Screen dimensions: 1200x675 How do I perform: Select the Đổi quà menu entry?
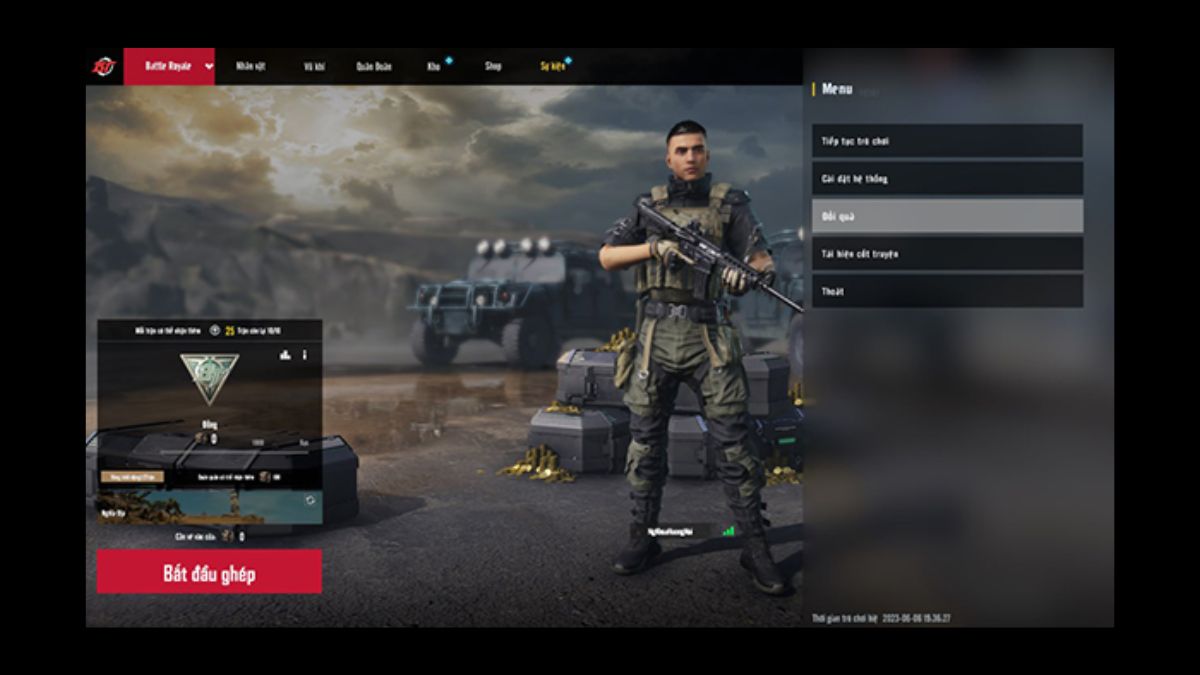946,216
